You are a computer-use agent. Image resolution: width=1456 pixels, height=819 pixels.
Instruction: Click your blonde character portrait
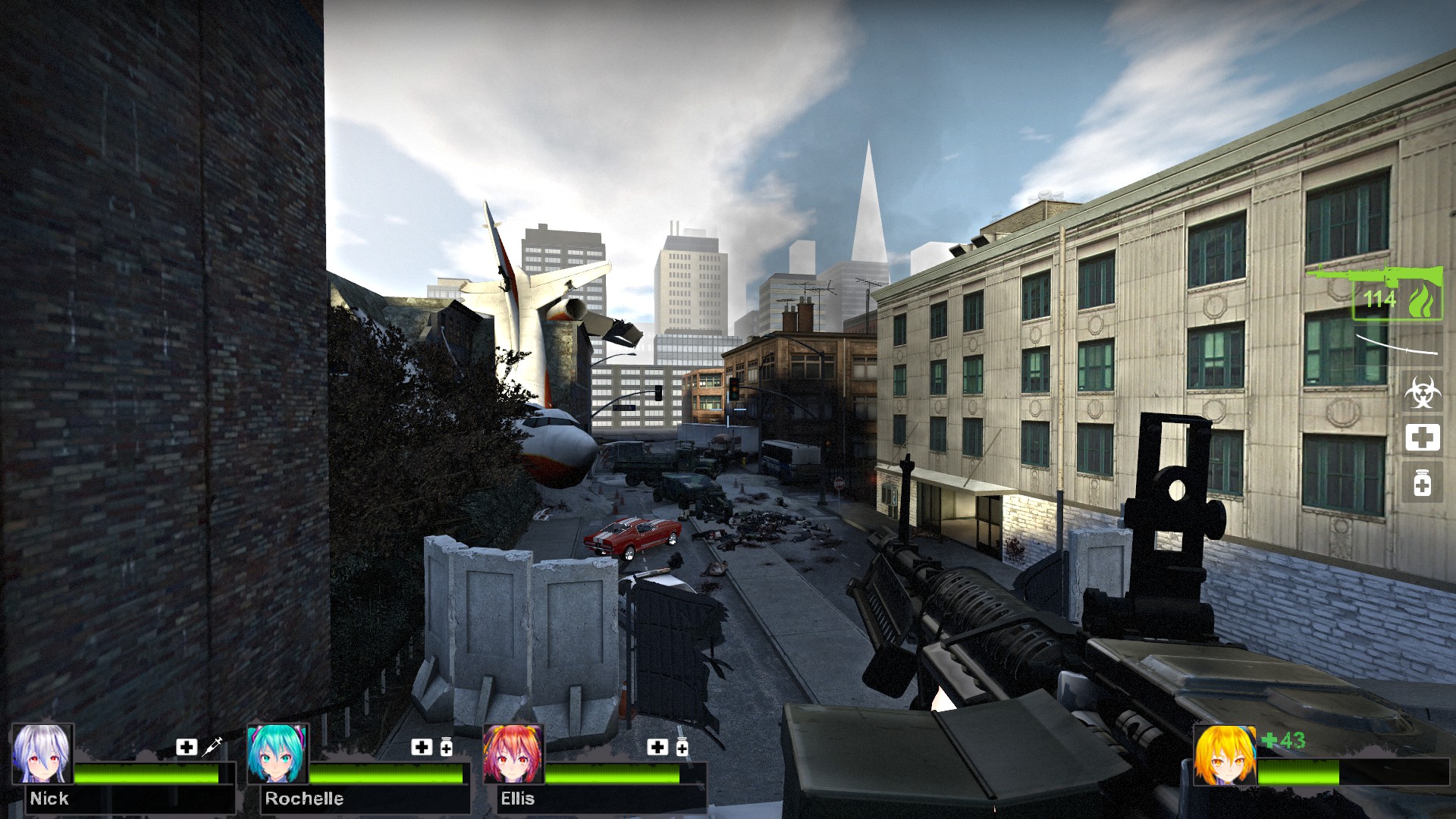1224,755
